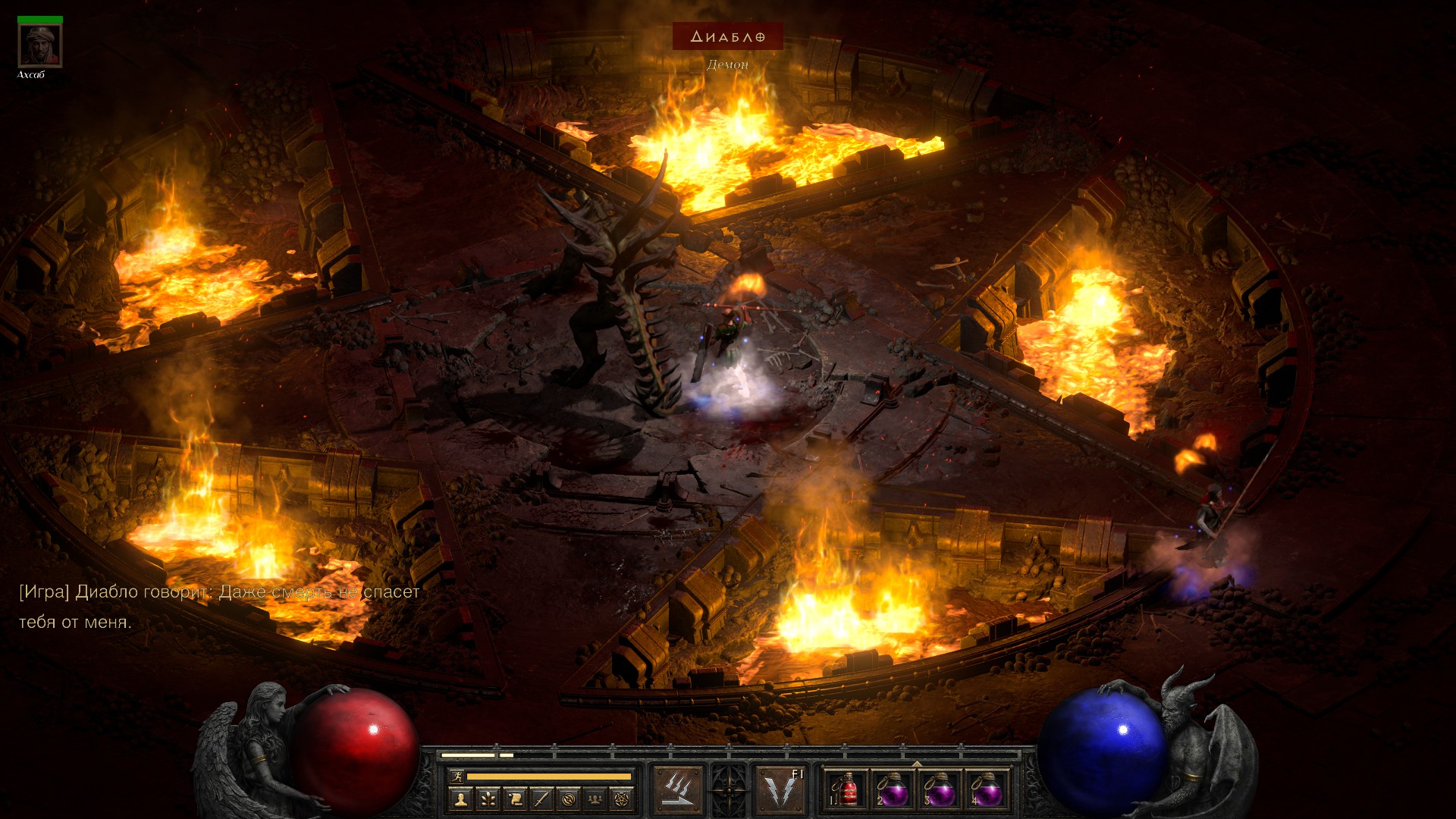Select the right-click F1 lightning skill
Viewport: 1456px width, 819px height.
(781, 790)
